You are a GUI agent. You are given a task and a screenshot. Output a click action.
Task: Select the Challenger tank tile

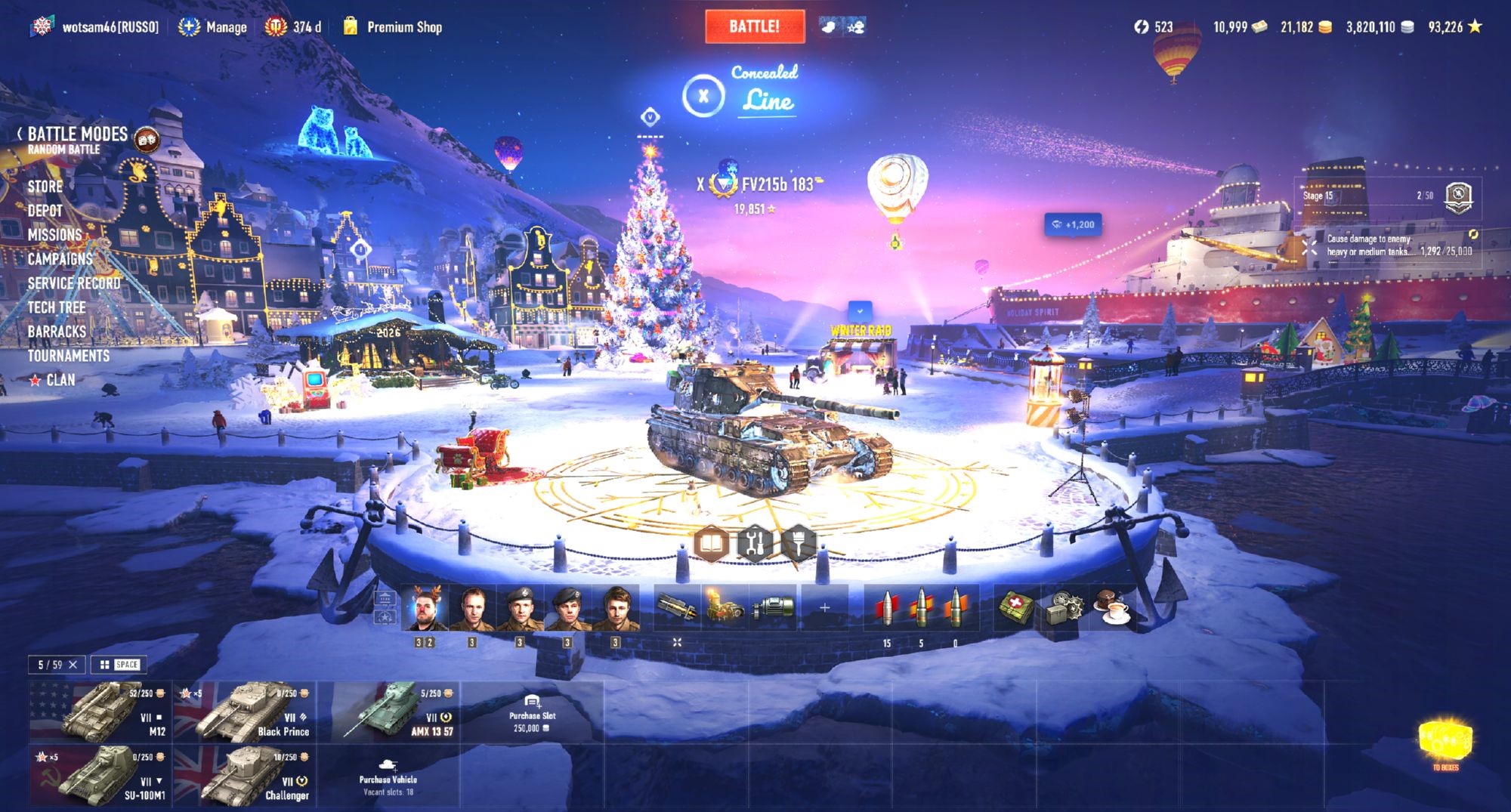[x=245, y=776]
